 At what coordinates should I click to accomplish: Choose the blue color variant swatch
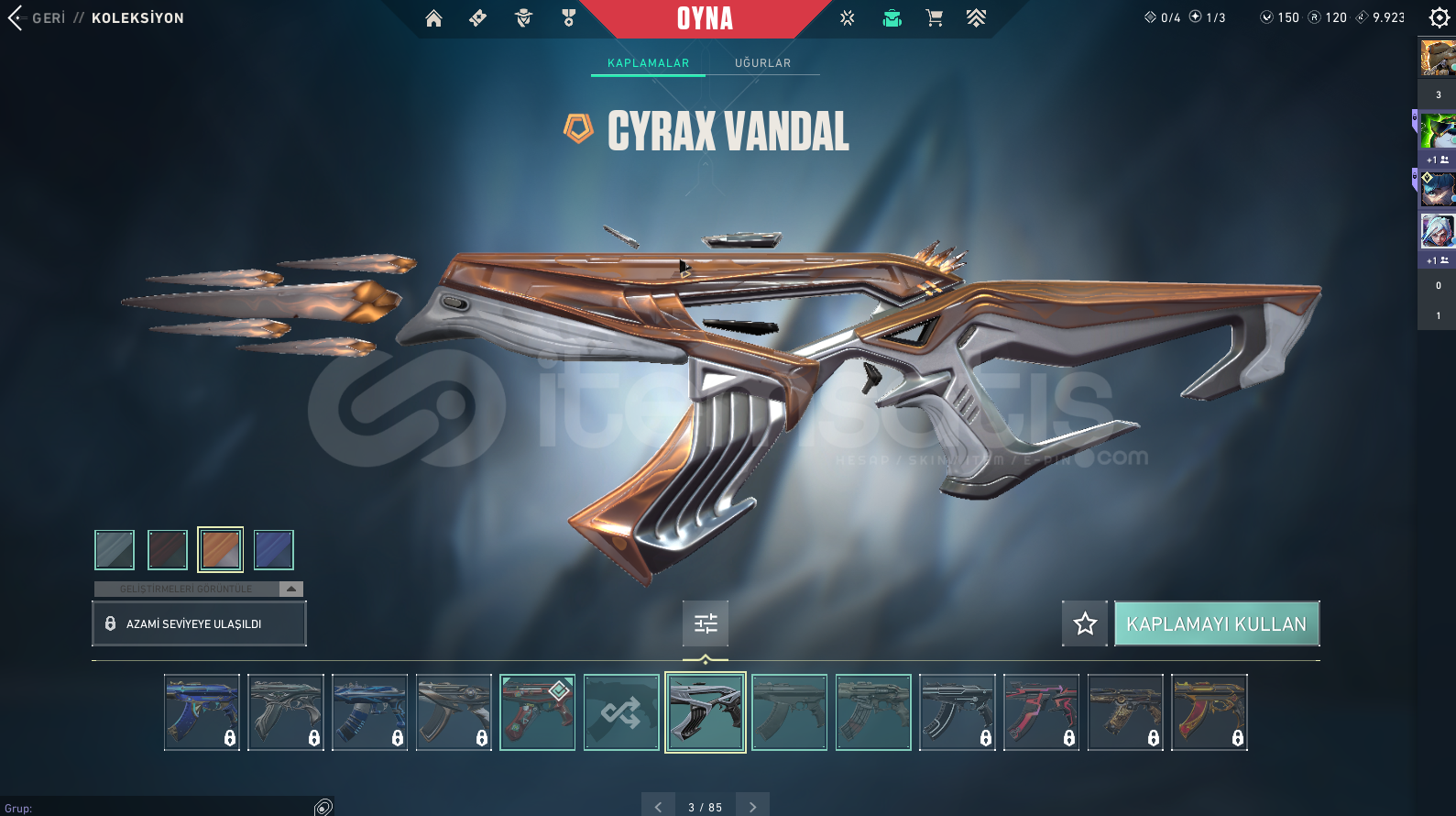click(x=273, y=550)
